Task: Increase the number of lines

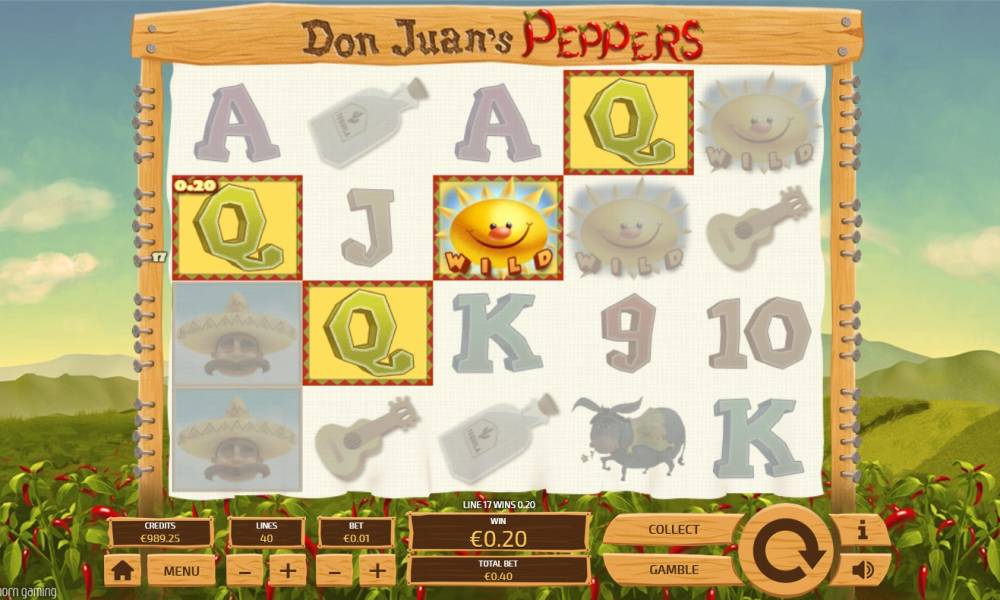Action: (x=287, y=571)
